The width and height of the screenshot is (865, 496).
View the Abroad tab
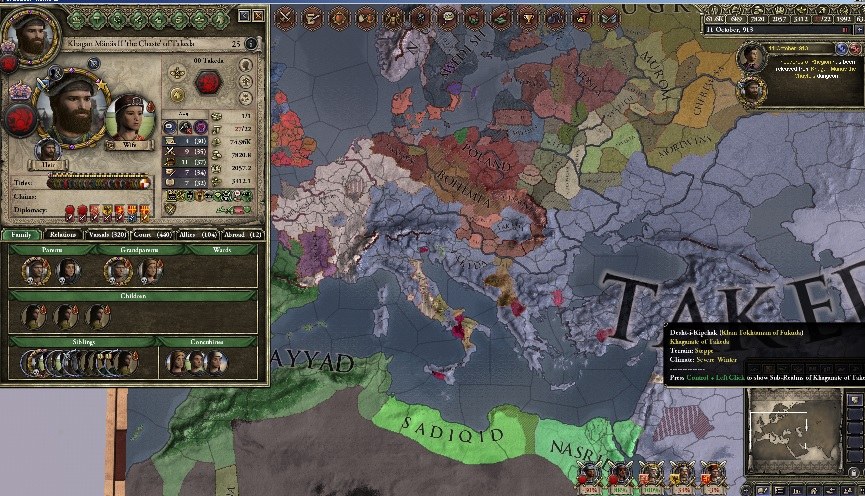[x=241, y=234]
